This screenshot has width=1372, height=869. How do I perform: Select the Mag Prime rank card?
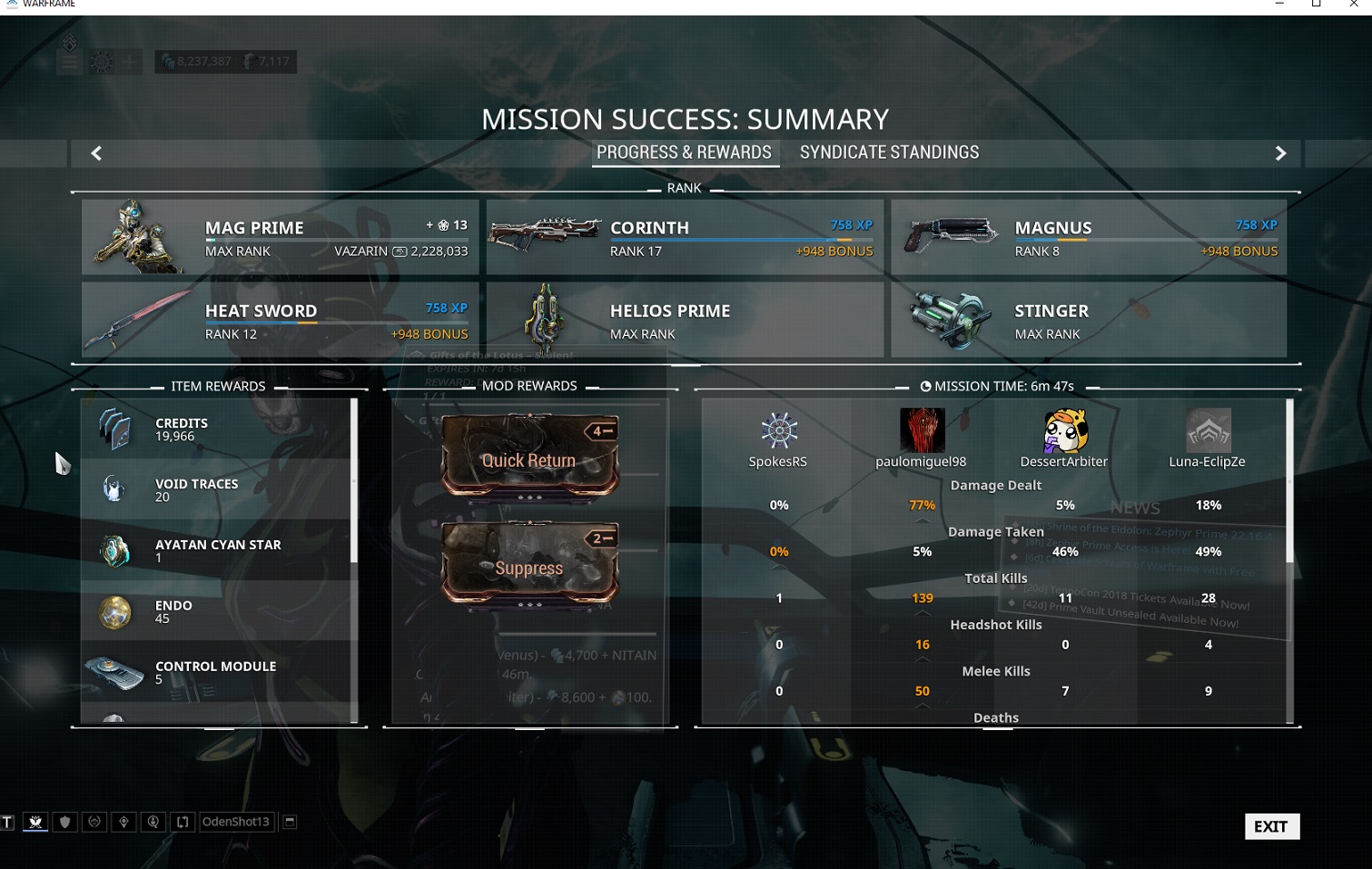280,237
